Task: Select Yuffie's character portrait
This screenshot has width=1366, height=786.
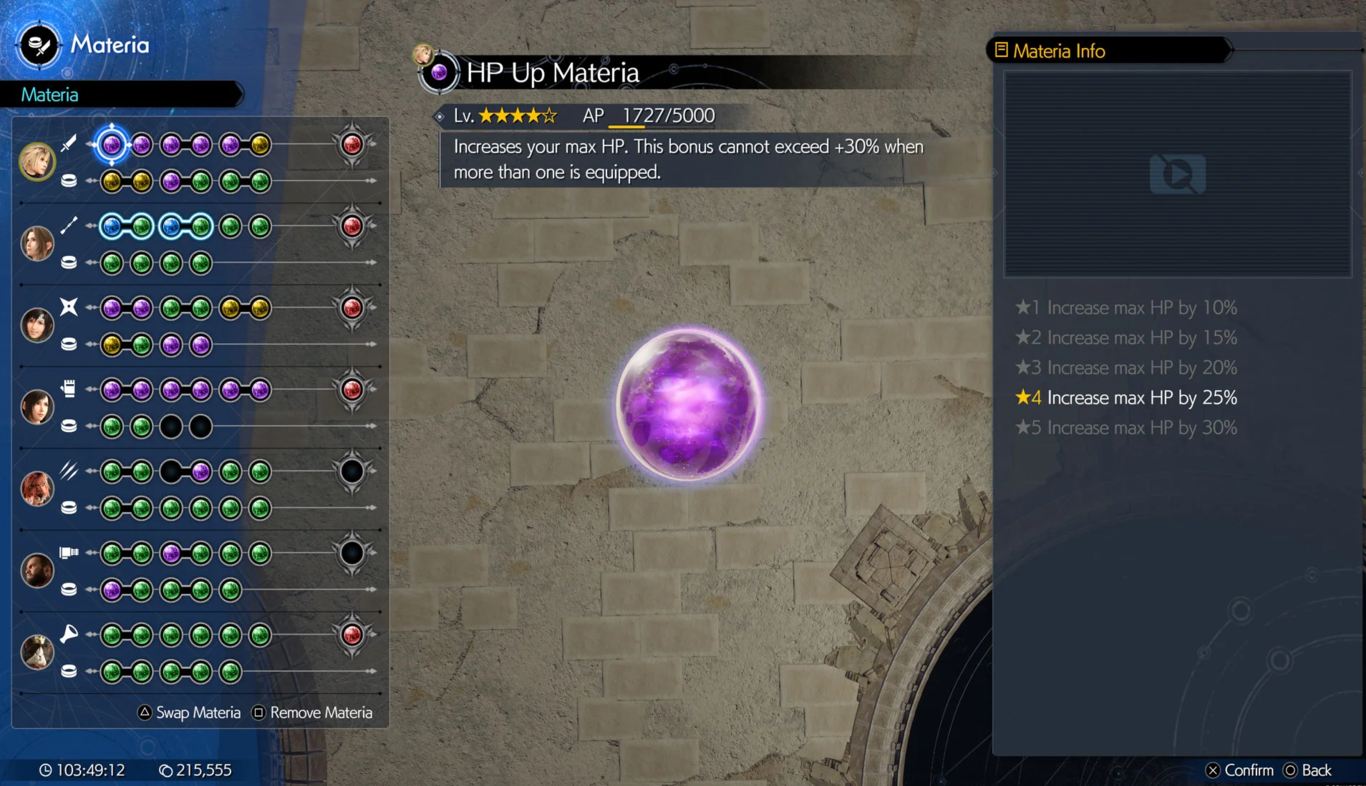Action: click(37, 325)
